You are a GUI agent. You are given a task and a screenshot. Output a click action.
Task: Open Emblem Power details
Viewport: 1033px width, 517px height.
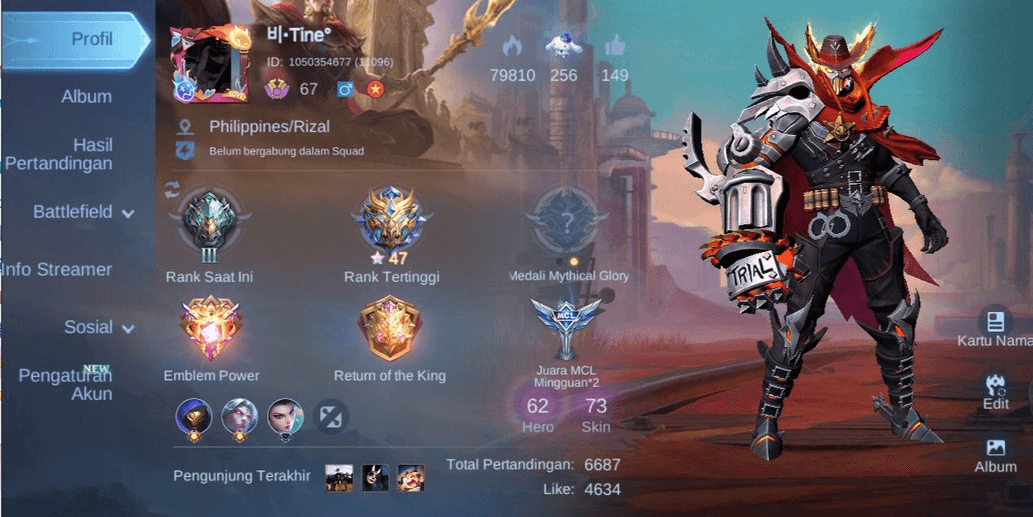[x=211, y=332]
